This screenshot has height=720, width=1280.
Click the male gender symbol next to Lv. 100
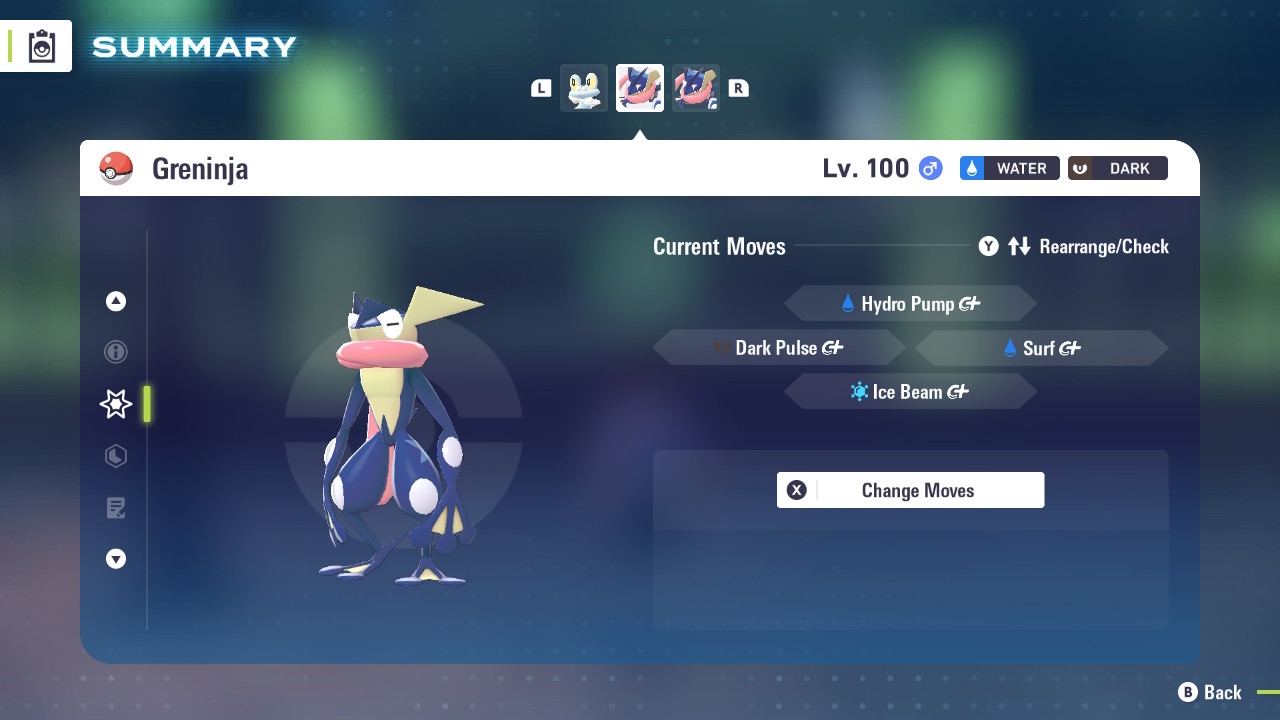929,168
